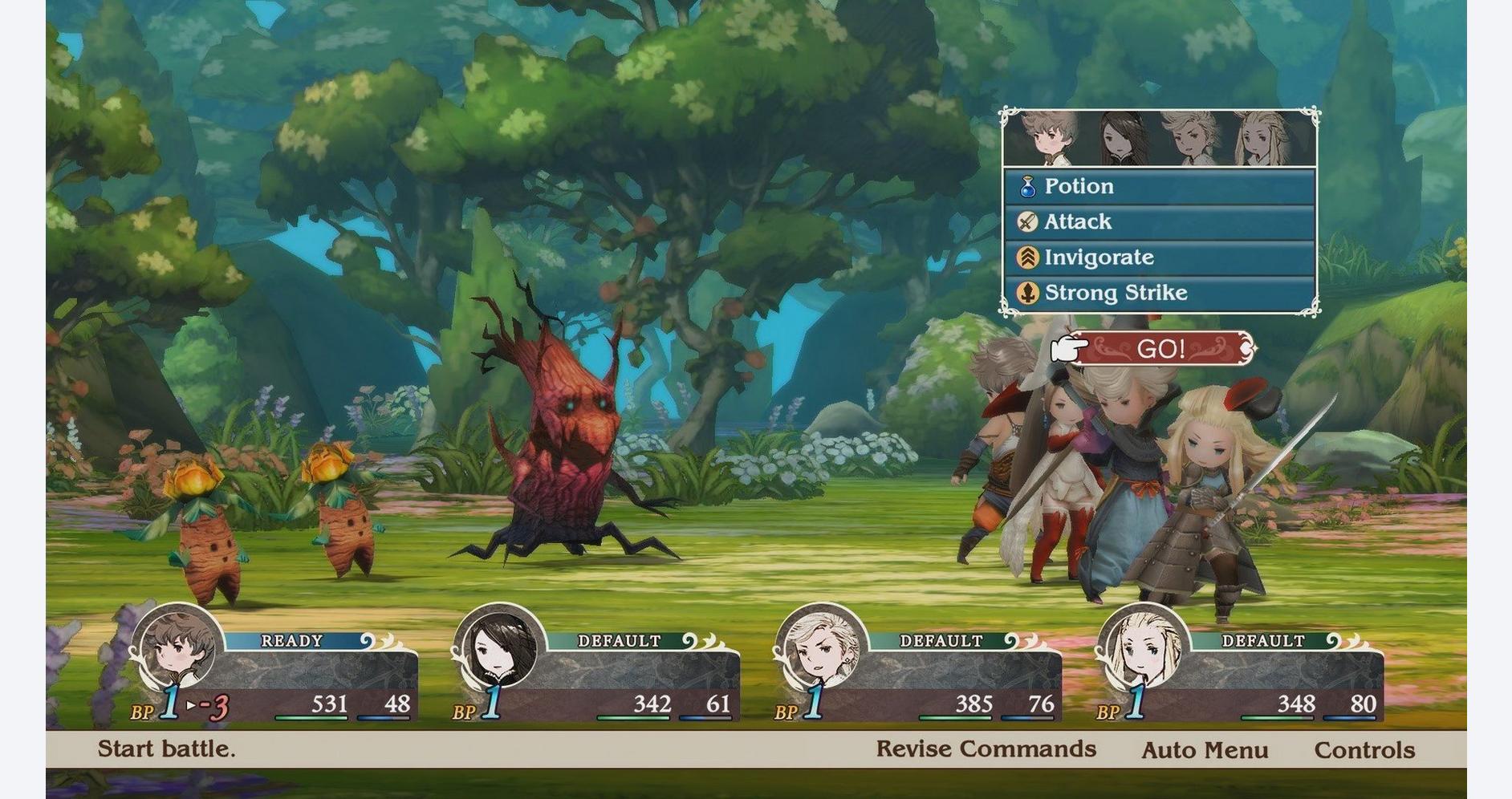
Task: Click the red GO! button
Action: [1160, 349]
